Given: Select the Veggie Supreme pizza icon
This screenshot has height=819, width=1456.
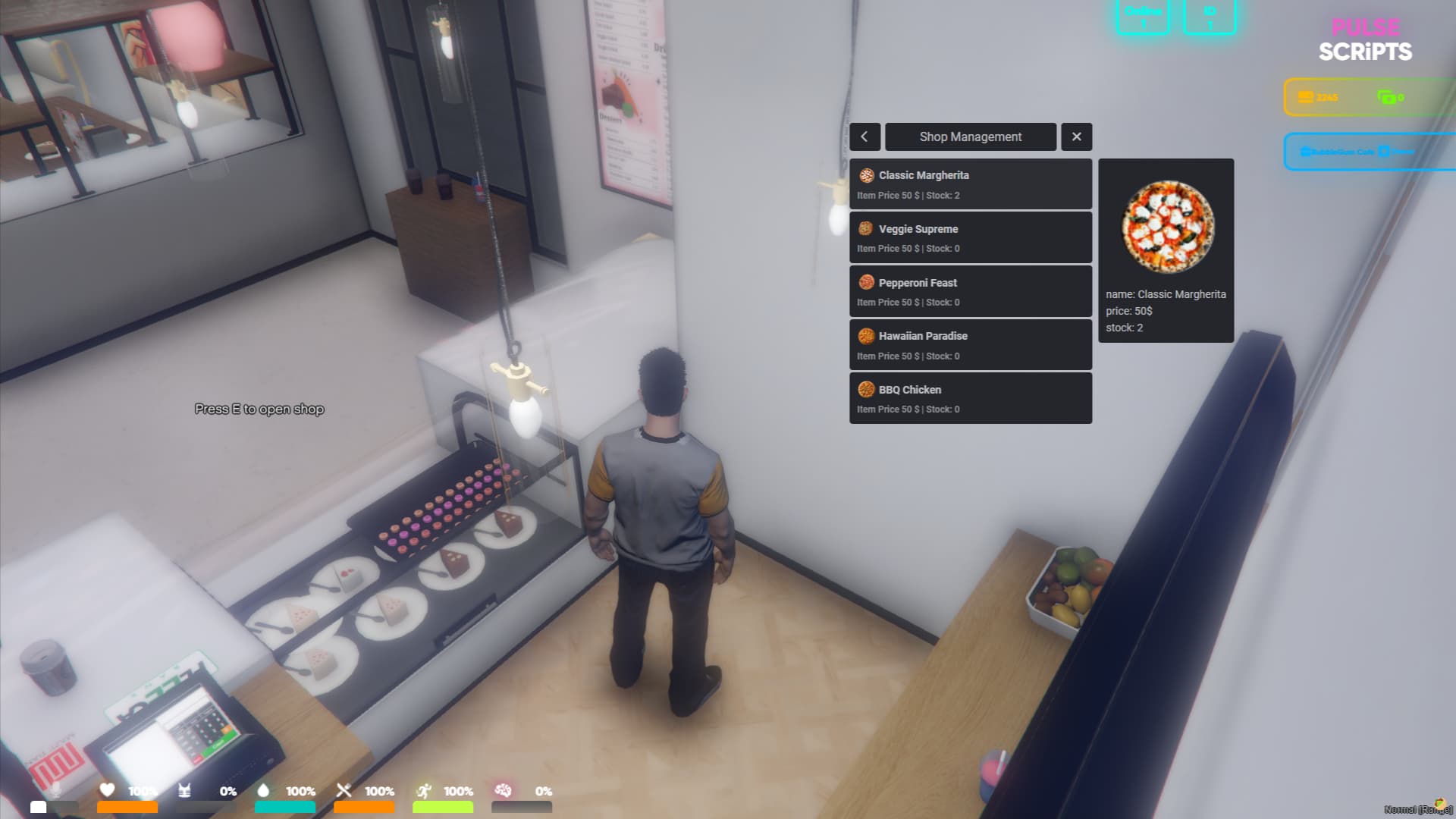Looking at the screenshot, I should click(864, 228).
